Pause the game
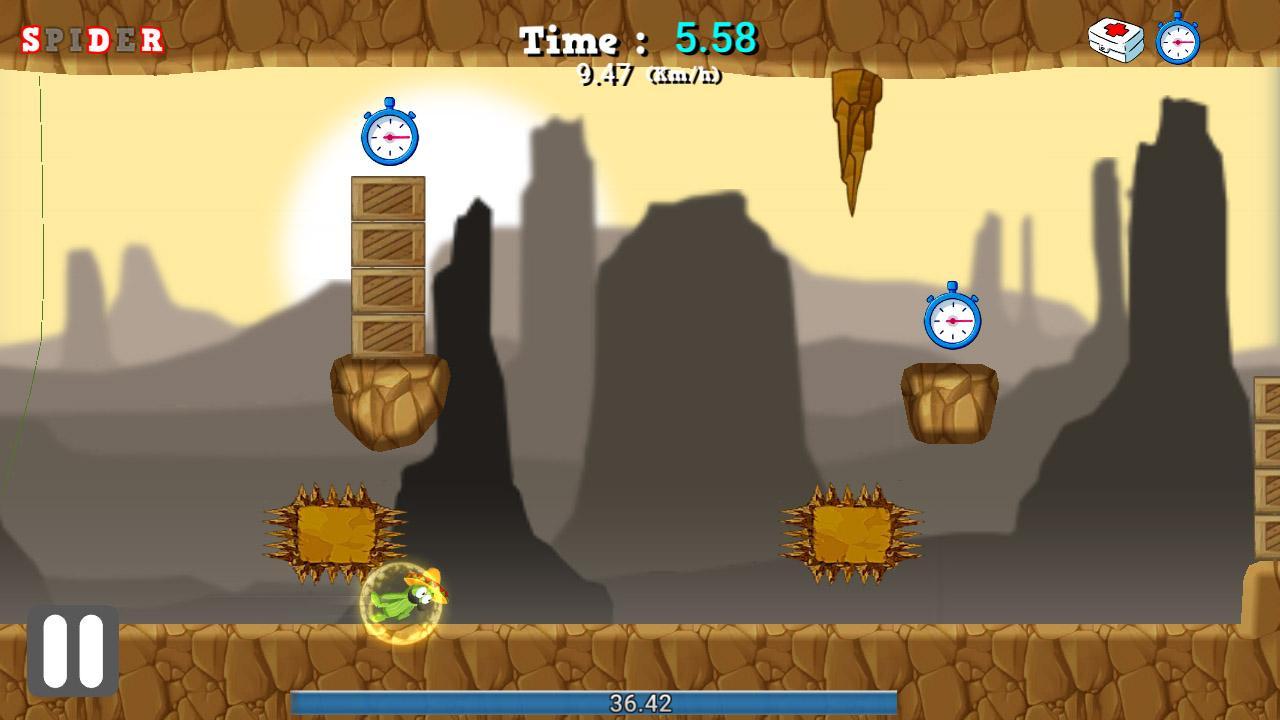 pyautogui.click(x=73, y=650)
